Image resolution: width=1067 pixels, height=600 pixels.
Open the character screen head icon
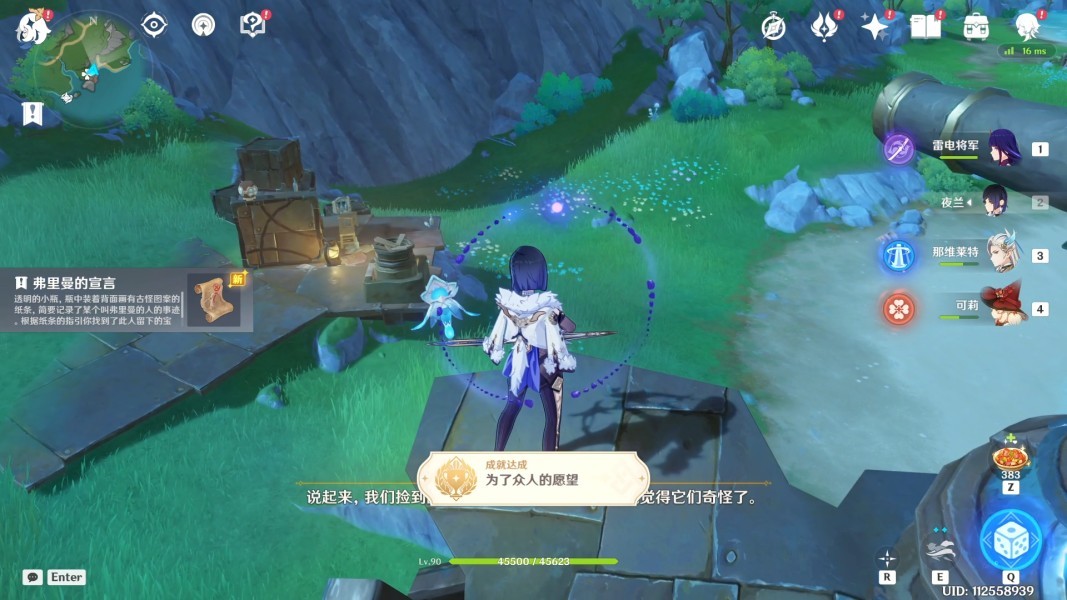1027,27
